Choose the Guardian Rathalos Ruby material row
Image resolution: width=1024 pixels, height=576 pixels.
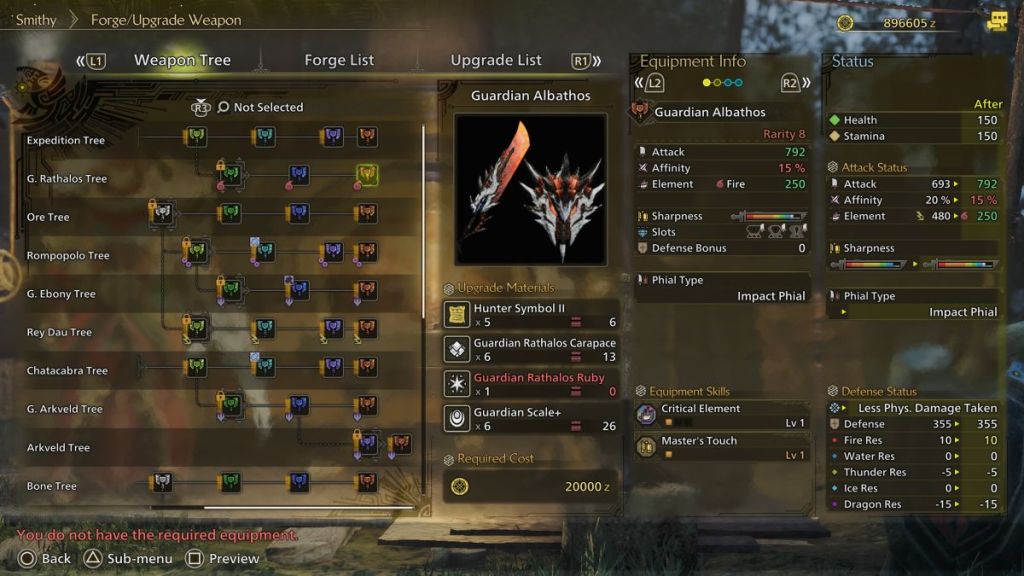click(530, 384)
